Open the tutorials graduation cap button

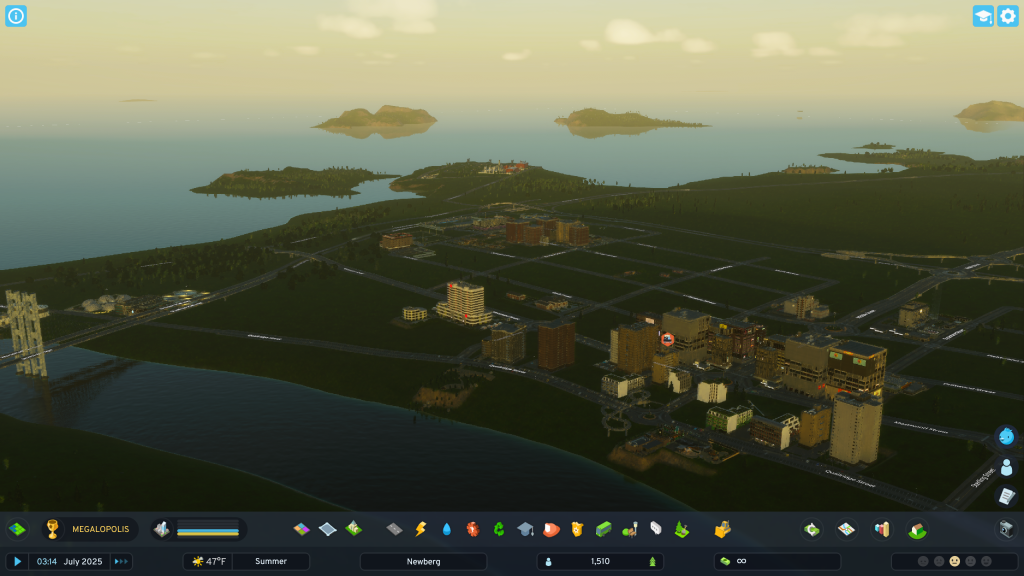point(983,16)
